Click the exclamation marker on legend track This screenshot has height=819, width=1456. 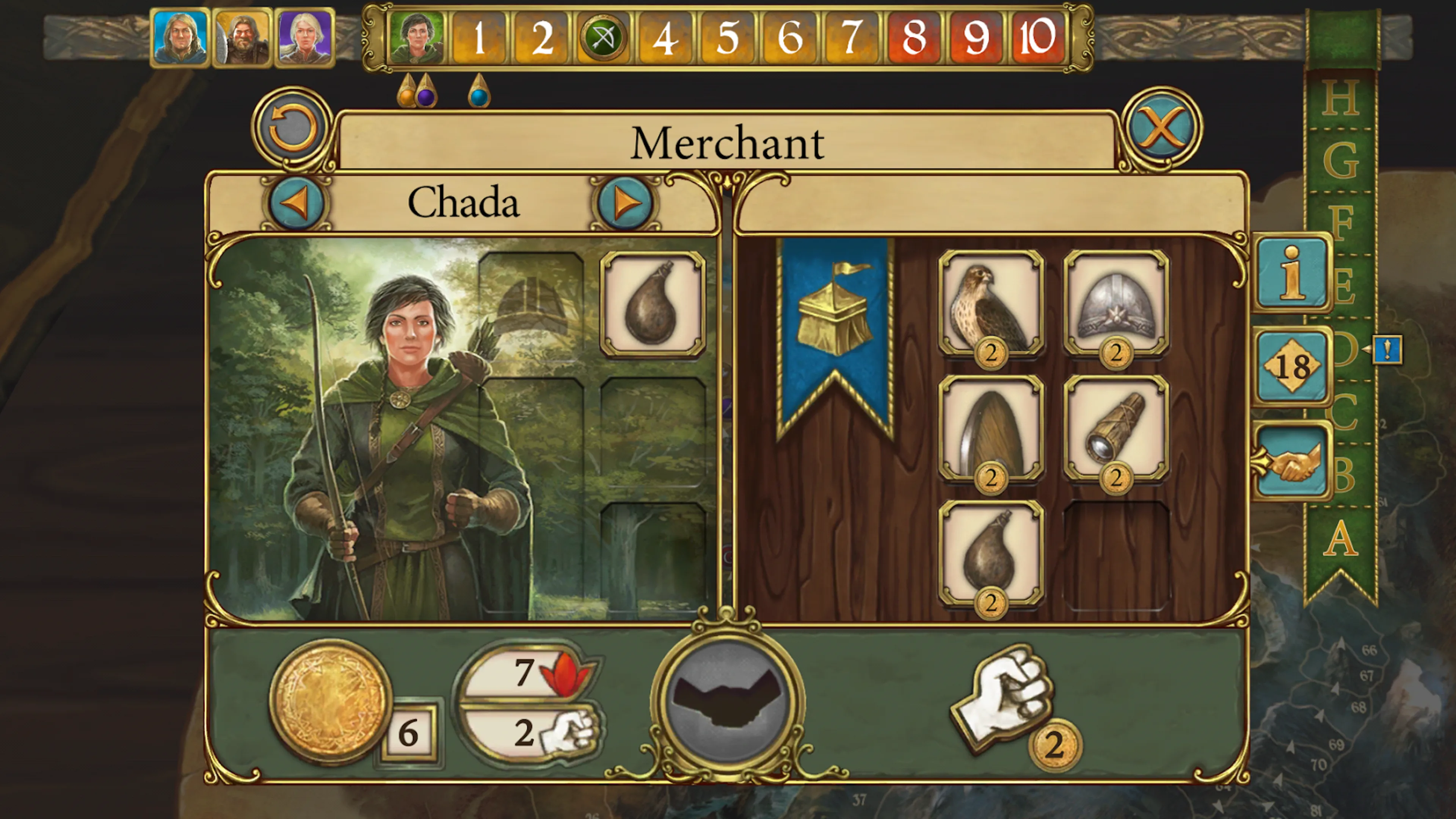coord(1387,350)
